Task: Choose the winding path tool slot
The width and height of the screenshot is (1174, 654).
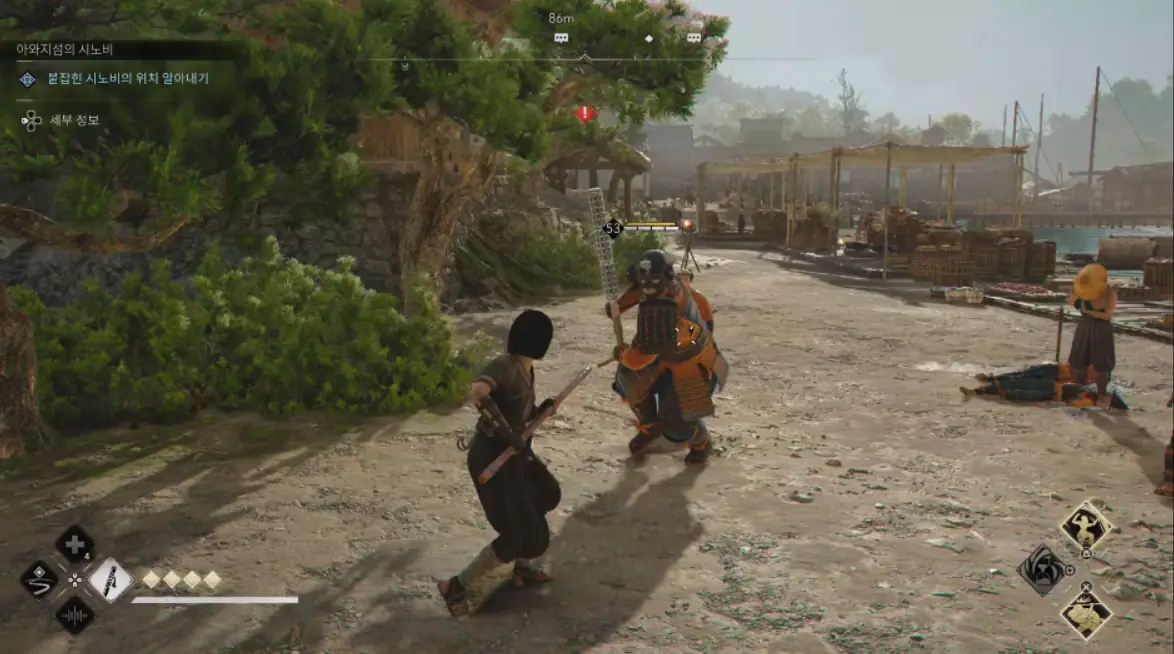Action: tap(39, 580)
